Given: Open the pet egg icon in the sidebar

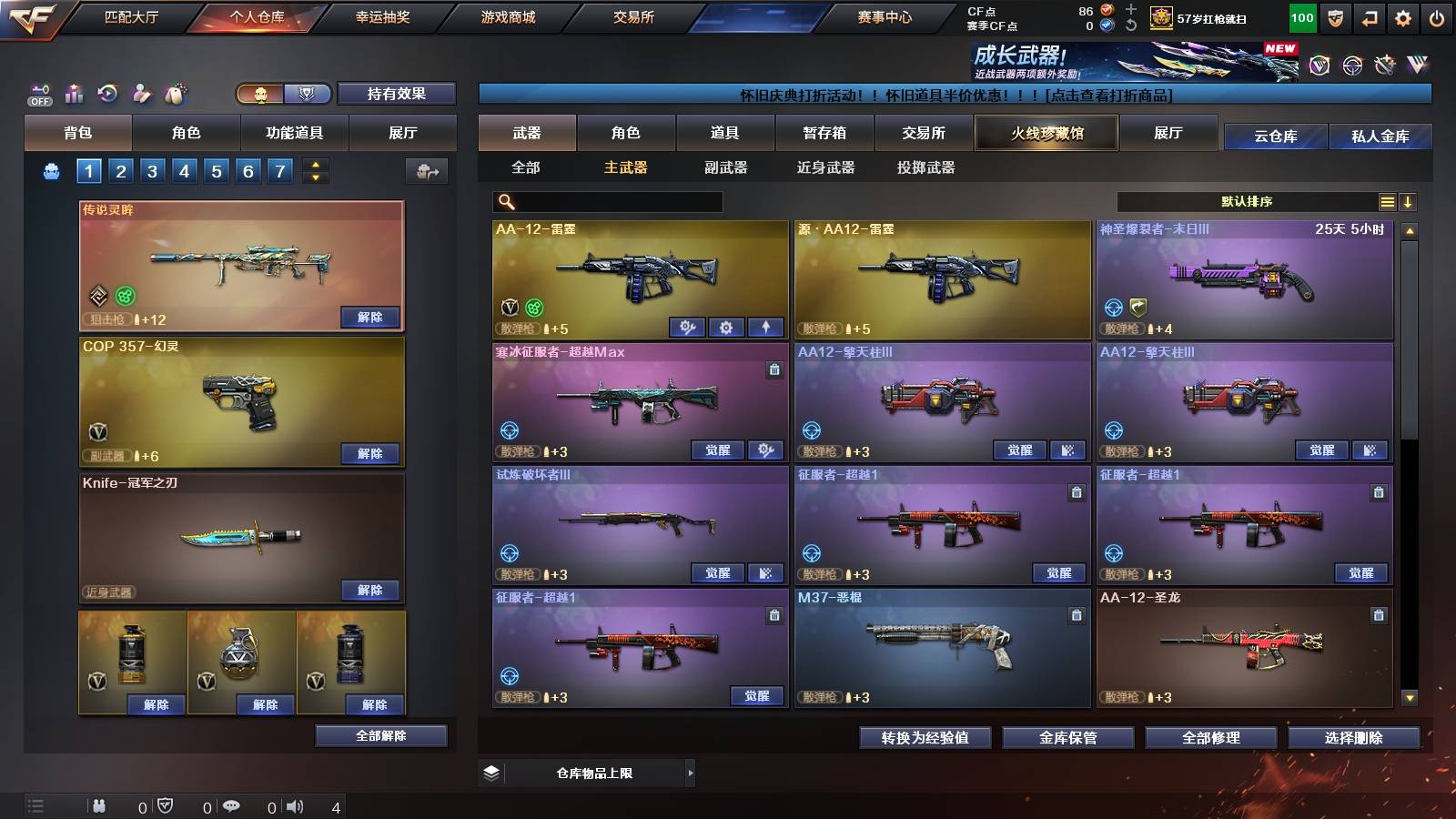Looking at the screenshot, I should tap(175, 94).
